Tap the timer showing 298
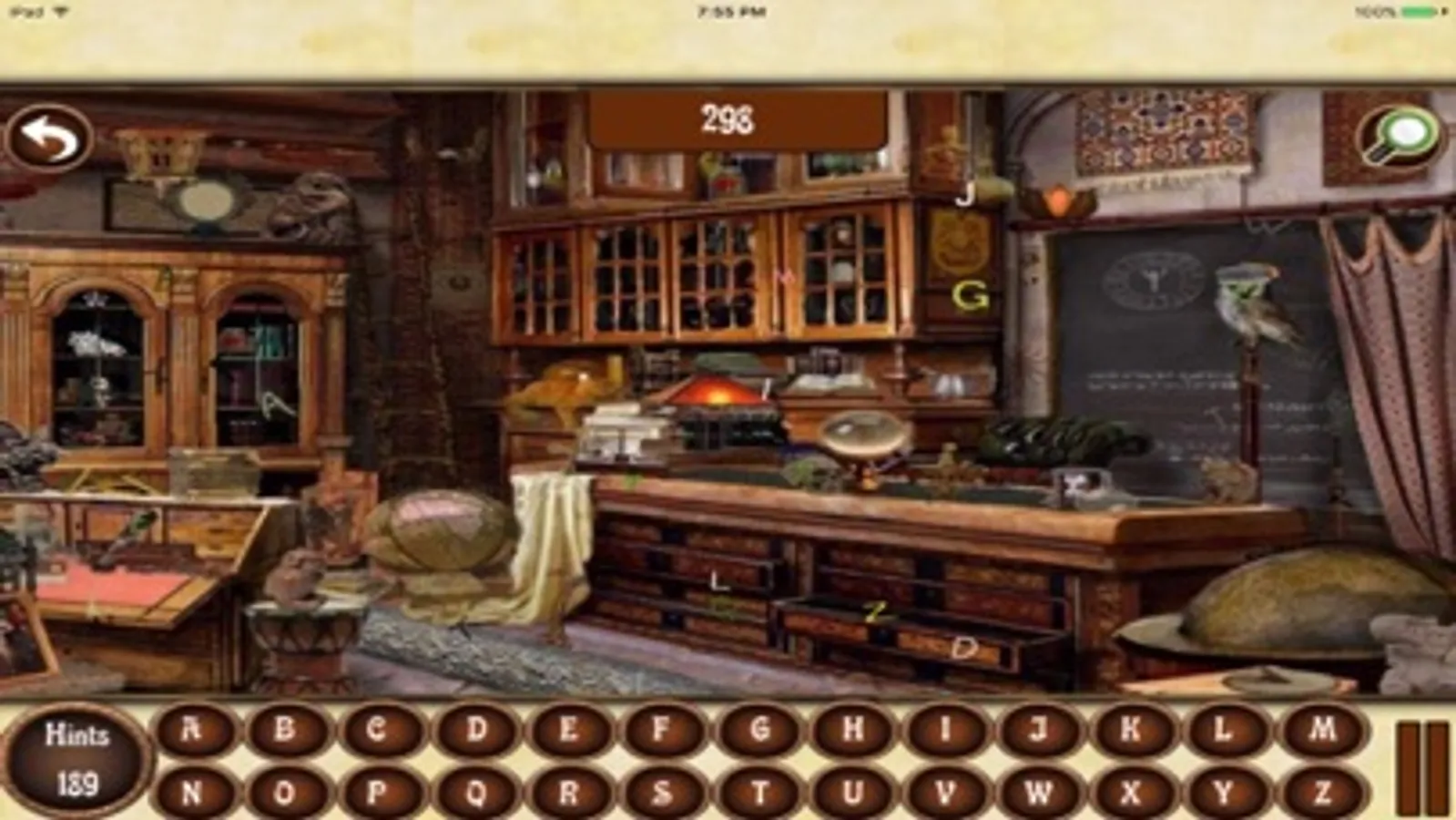The width and height of the screenshot is (1456, 820). [728, 117]
